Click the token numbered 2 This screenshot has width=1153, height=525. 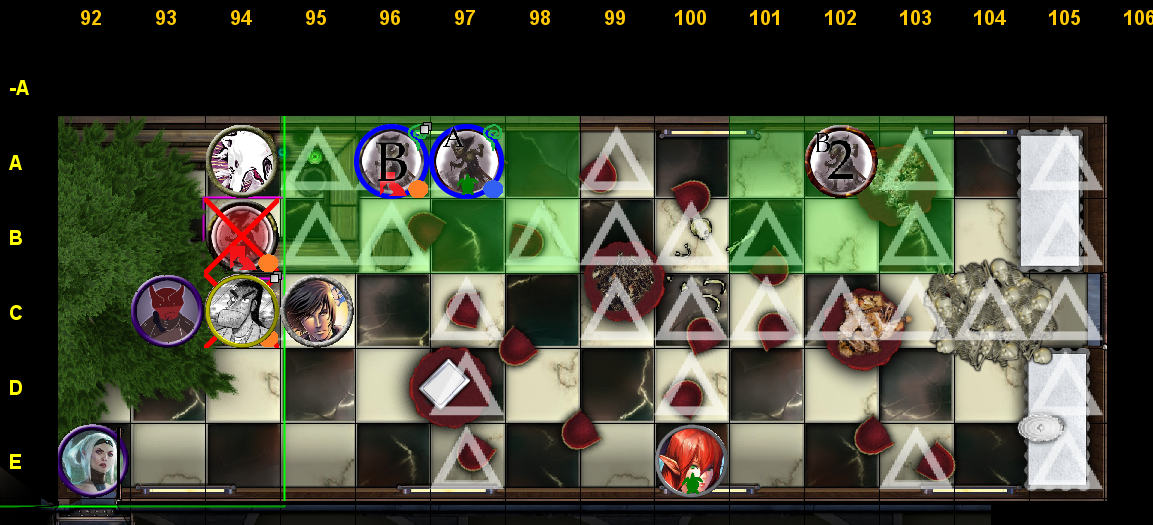pos(841,161)
